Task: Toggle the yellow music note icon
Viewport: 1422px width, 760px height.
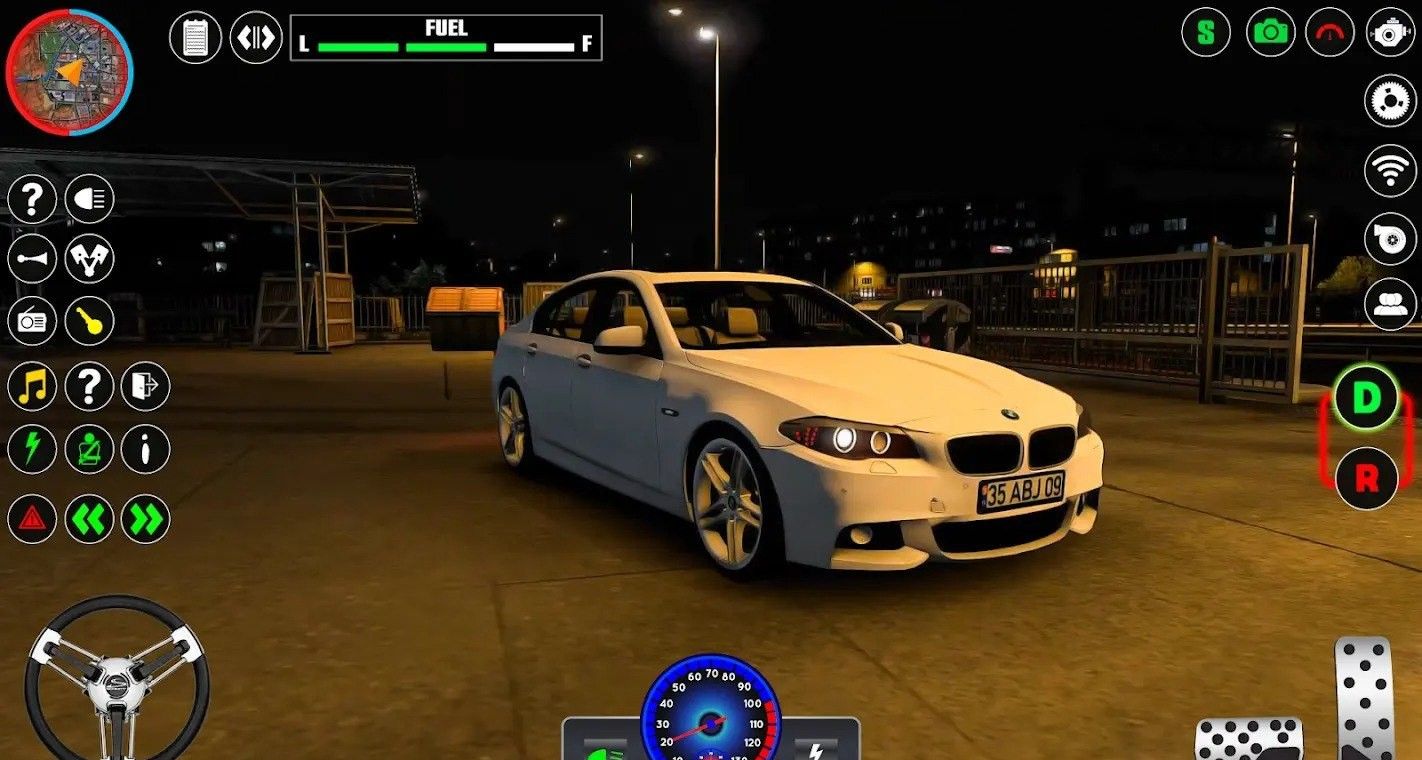Action: pyautogui.click(x=32, y=386)
